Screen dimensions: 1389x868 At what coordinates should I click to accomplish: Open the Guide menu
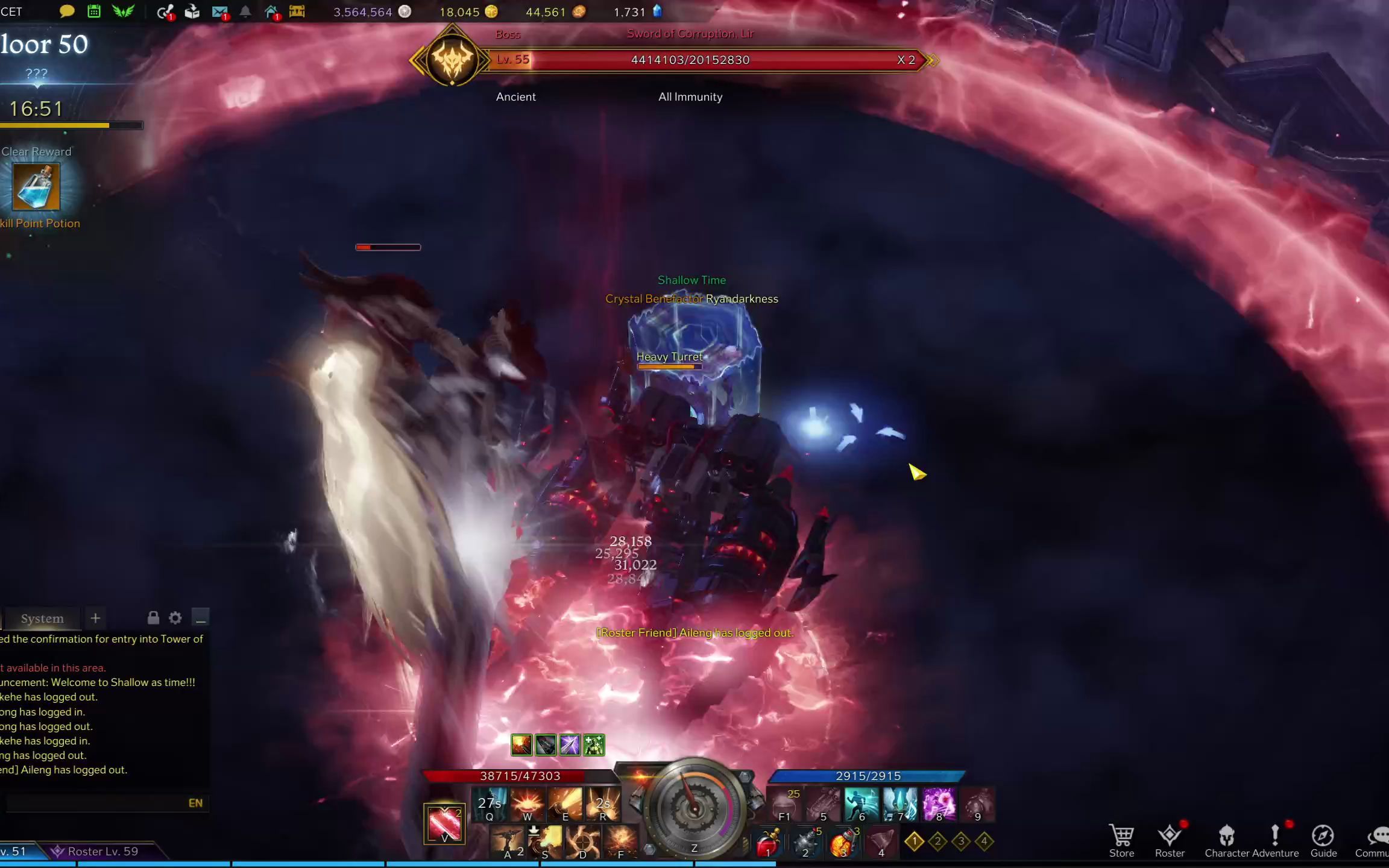point(1323,840)
